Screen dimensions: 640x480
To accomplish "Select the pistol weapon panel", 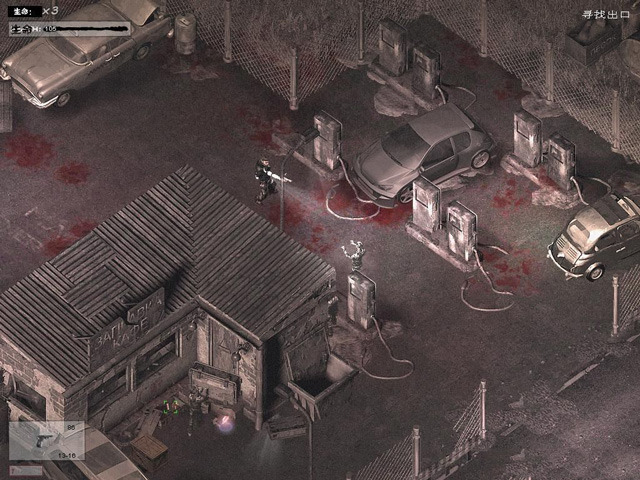I will [47, 440].
